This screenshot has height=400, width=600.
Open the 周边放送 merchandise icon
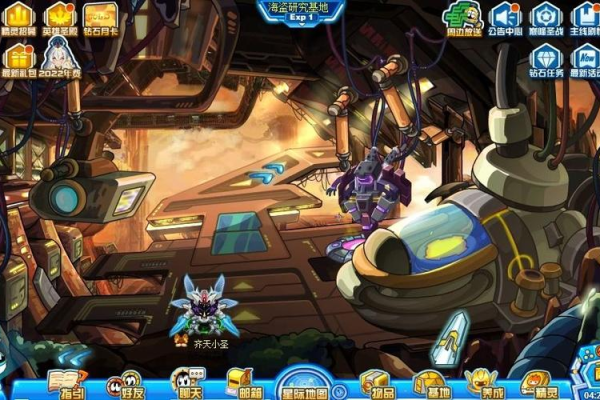pos(464,16)
